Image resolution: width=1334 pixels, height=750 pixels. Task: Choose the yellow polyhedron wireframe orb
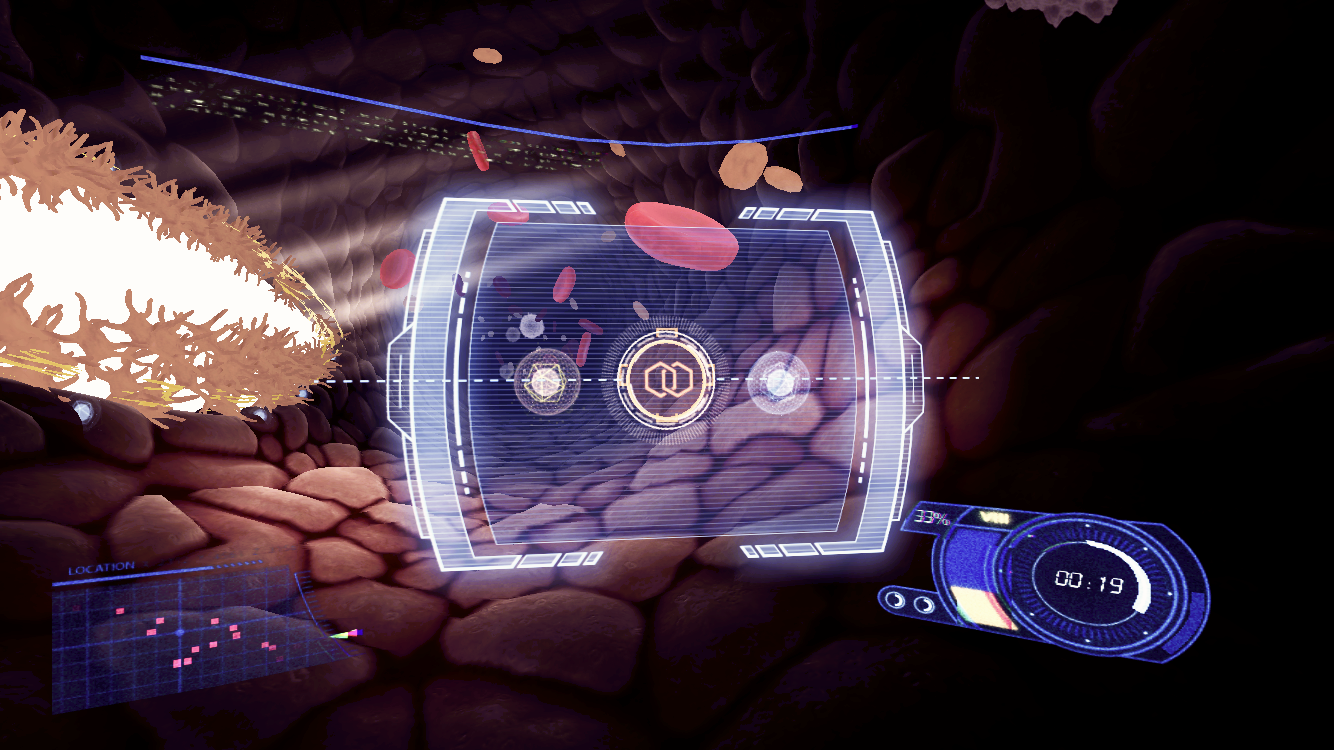tap(546, 381)
